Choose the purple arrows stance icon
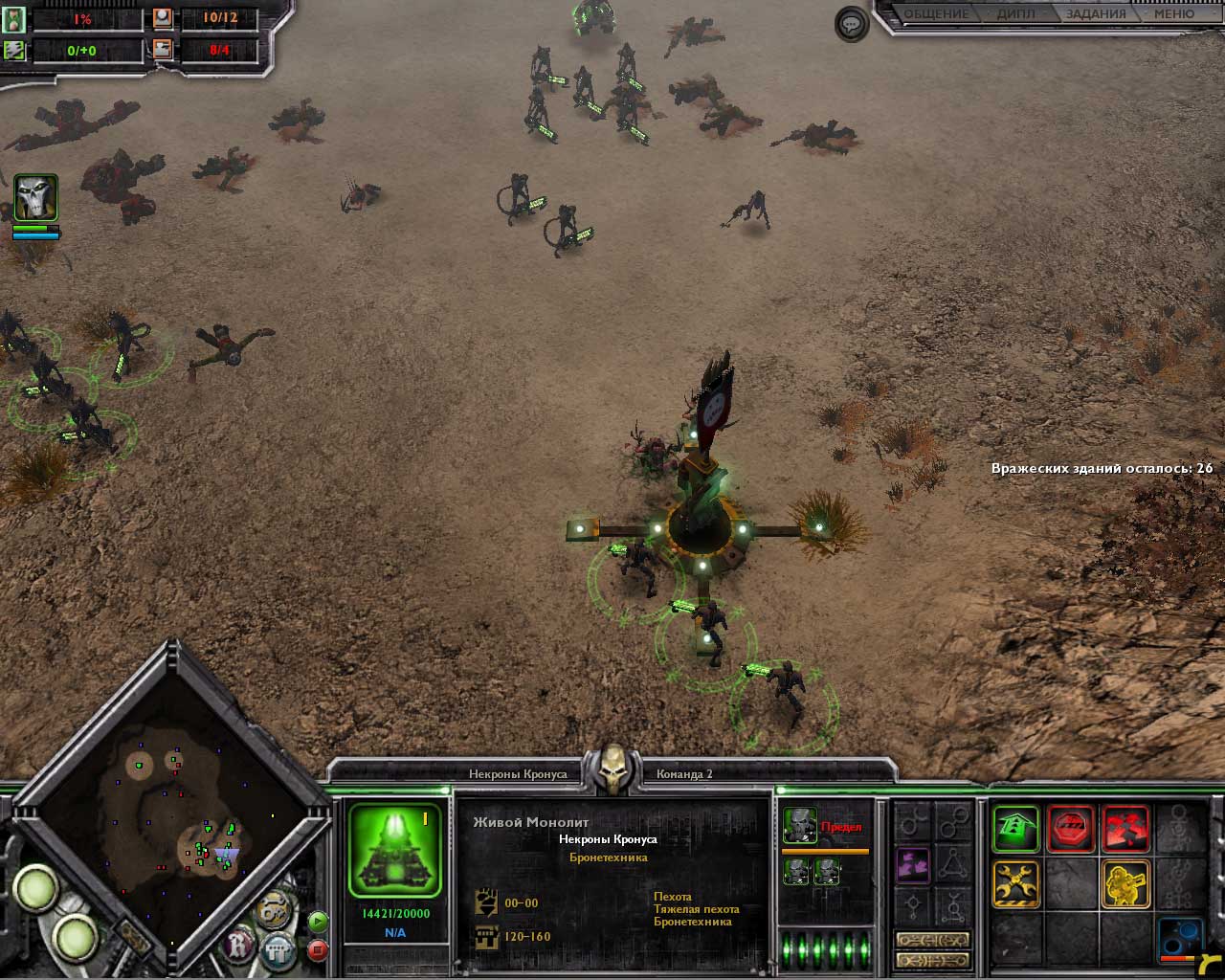Viewport: 1225px width, 980px height. (x=912, y=865)
